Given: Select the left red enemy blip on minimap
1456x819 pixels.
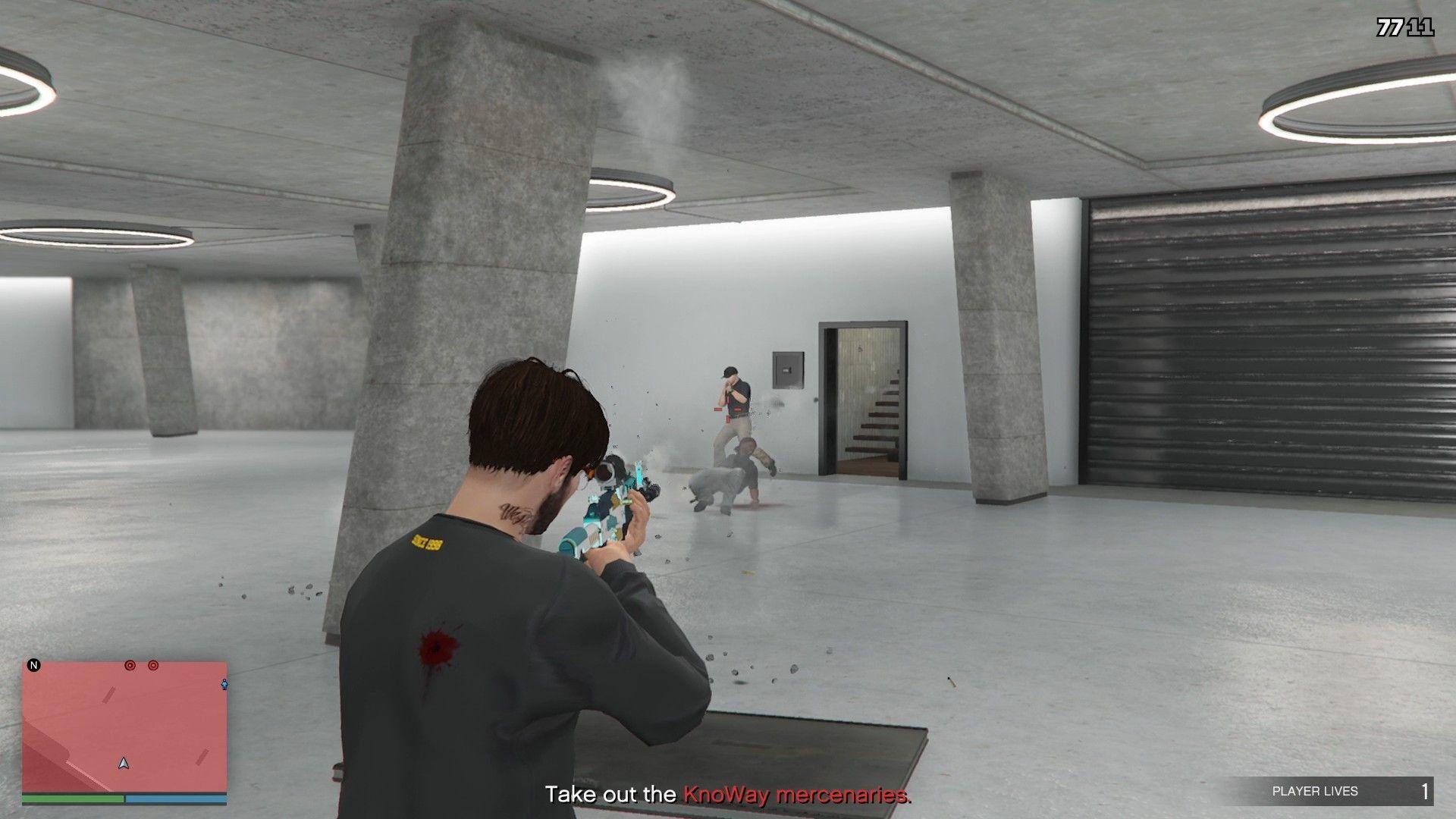Looking at the screenshot, I should (130, 666).
